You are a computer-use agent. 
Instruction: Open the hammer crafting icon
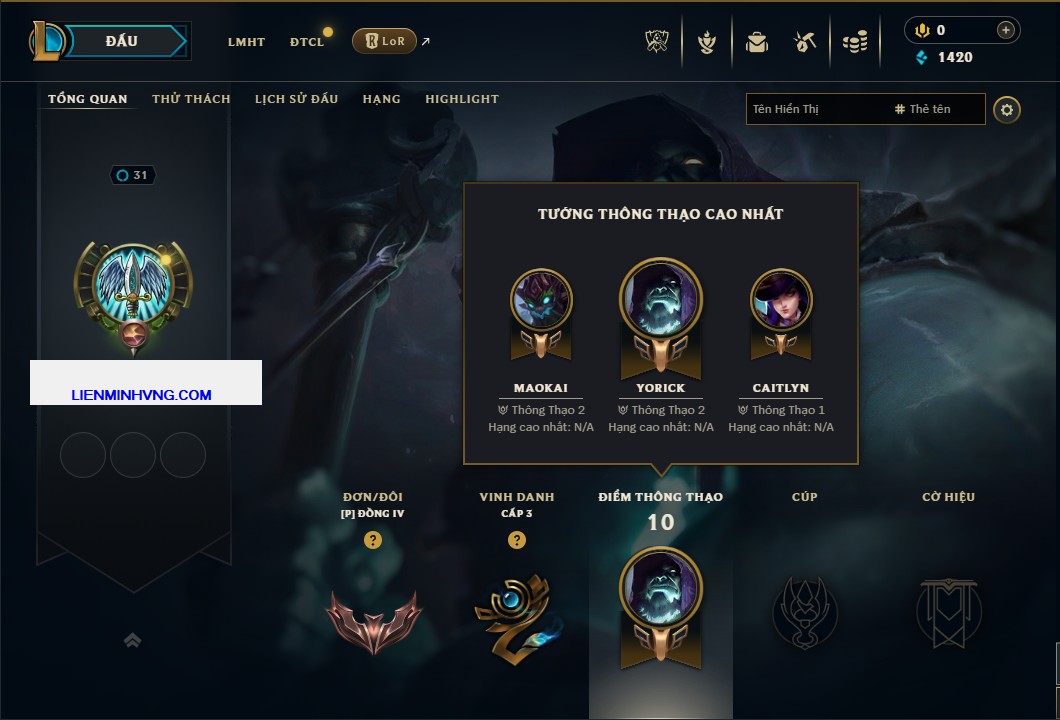(805, 42)
